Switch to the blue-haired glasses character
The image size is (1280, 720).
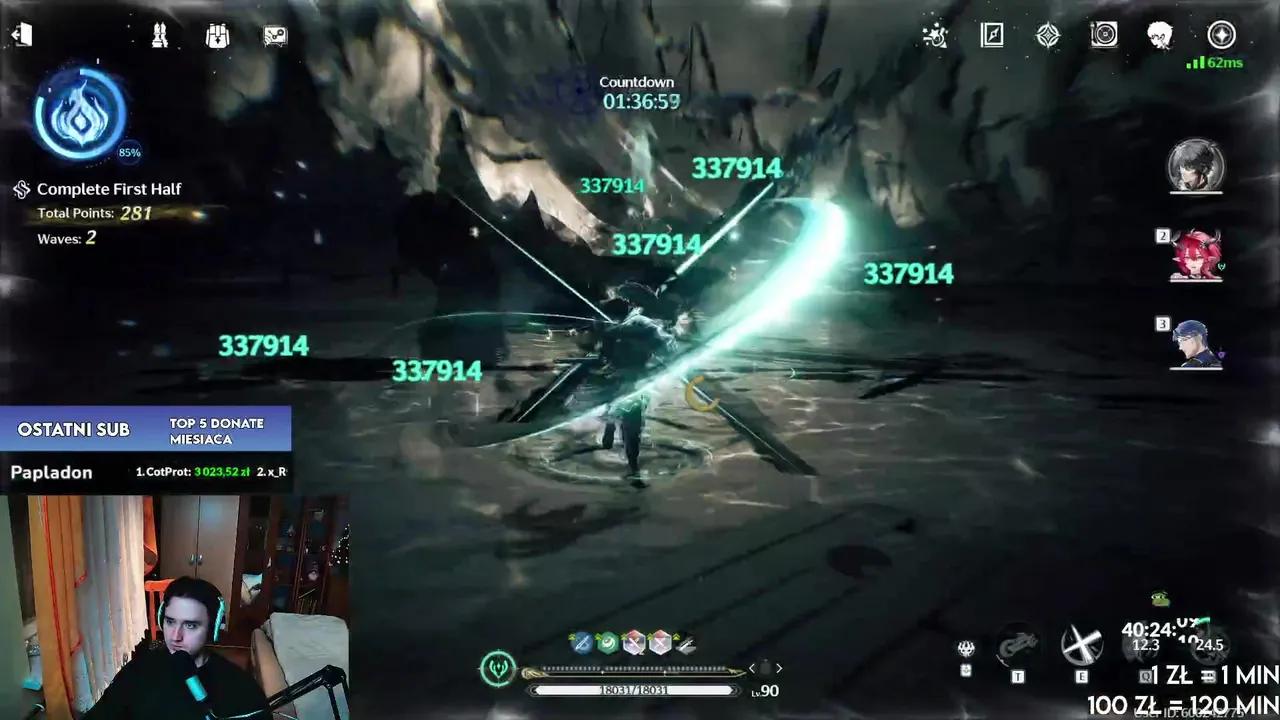1196,343
